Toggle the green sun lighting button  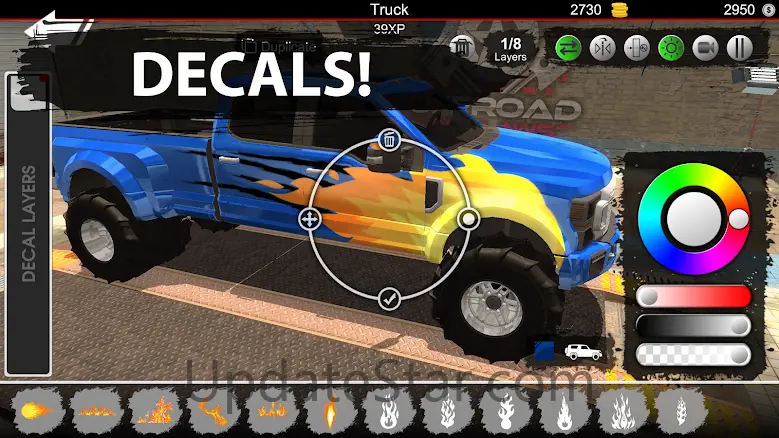671,47
